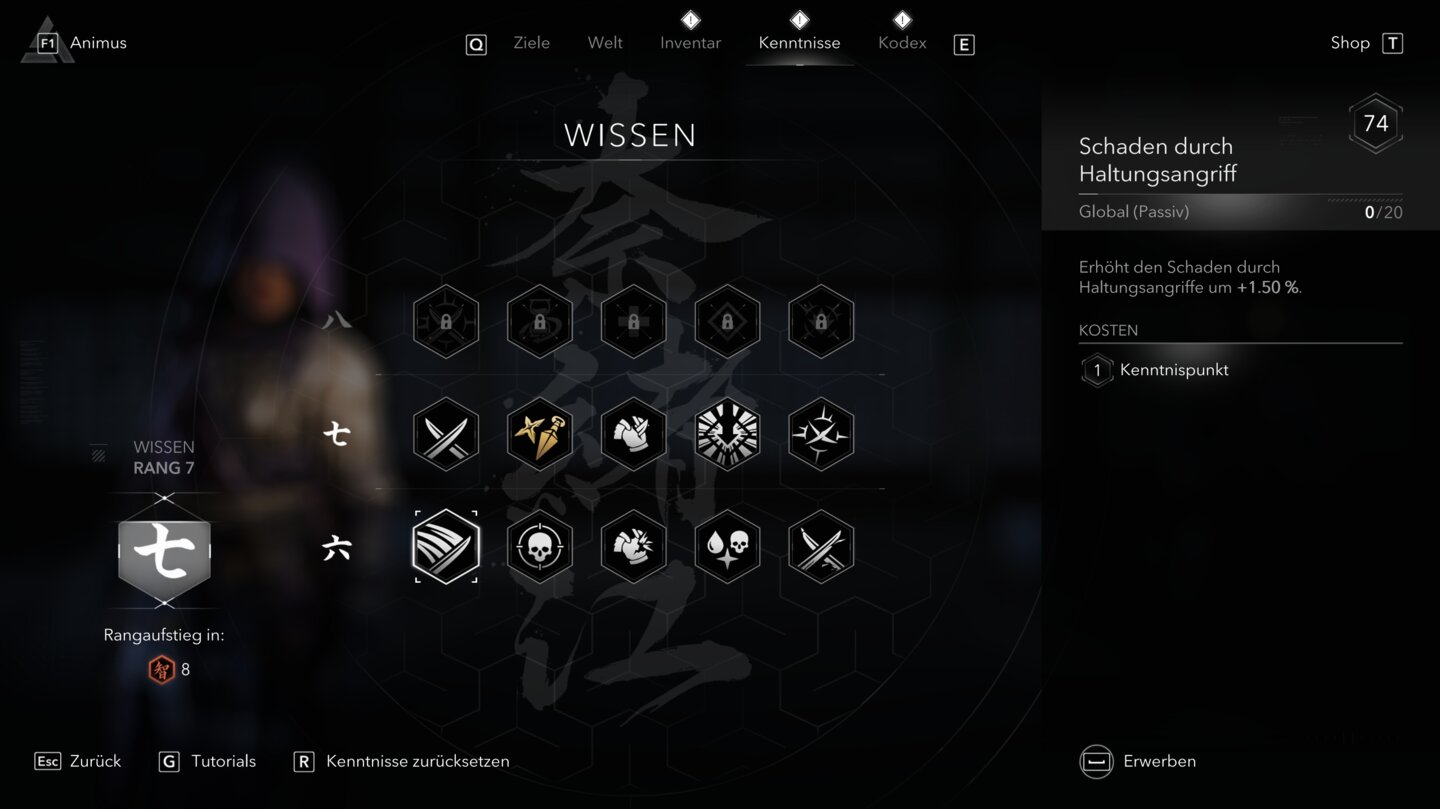
Task: Select the locked plus-cross skill
Action: click(x=633, y=322)
